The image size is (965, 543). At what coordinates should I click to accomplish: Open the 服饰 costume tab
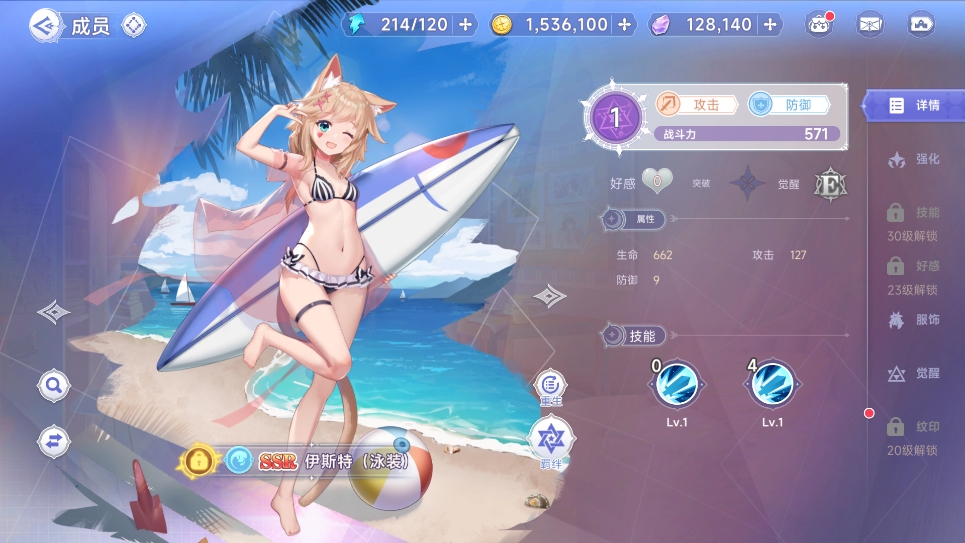coord(915,320)
